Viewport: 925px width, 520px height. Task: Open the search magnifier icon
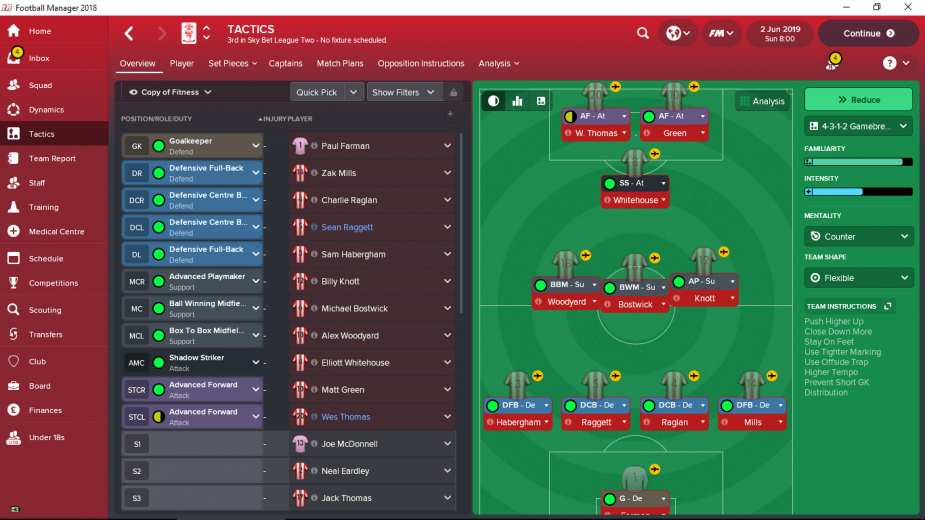(x=642, y=33)
